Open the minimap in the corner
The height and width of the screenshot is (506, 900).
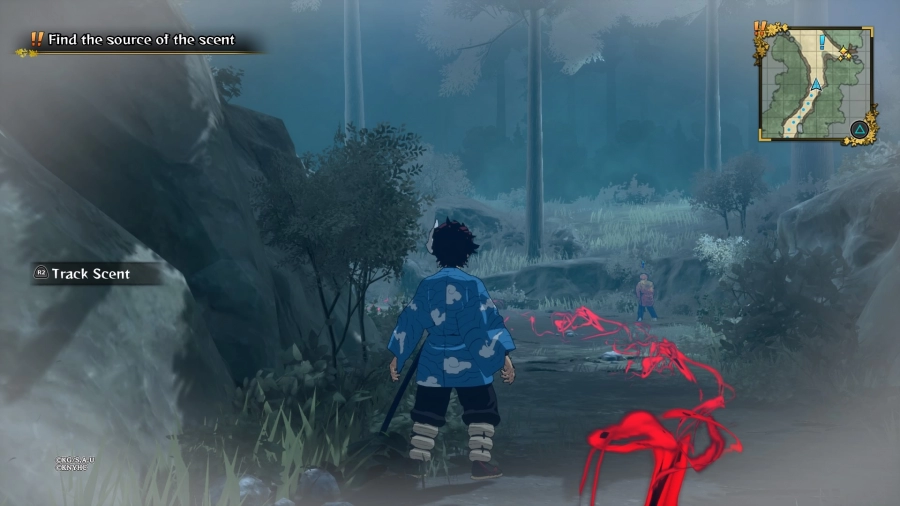click(x=814, y=84)
